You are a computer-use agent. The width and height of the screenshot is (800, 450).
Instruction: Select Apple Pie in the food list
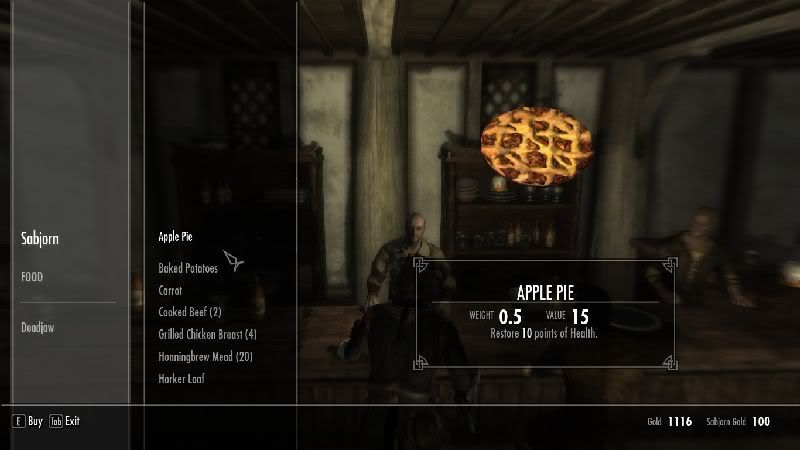176,237
